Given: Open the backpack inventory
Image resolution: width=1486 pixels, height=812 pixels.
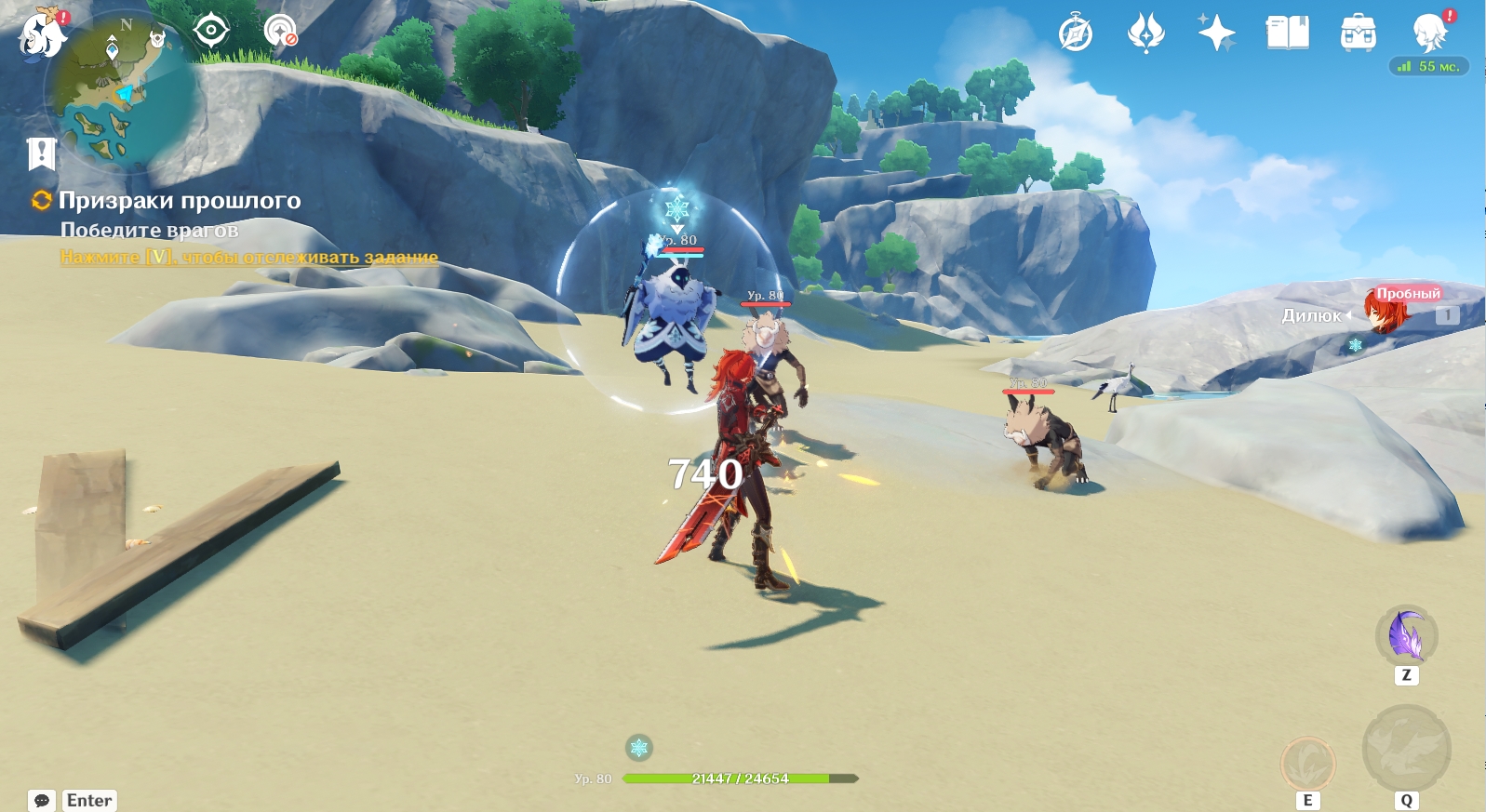Looking at the screenshot, I should point(1358,33).
